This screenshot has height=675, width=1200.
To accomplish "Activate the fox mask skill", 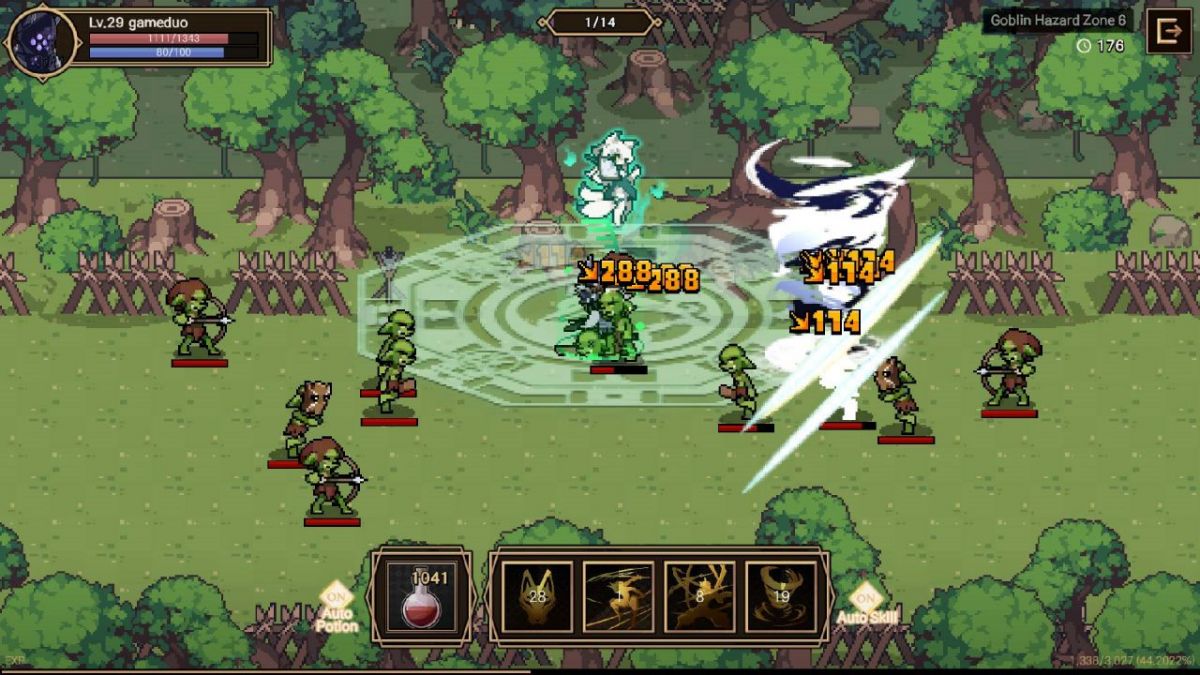I will (537, 597).
